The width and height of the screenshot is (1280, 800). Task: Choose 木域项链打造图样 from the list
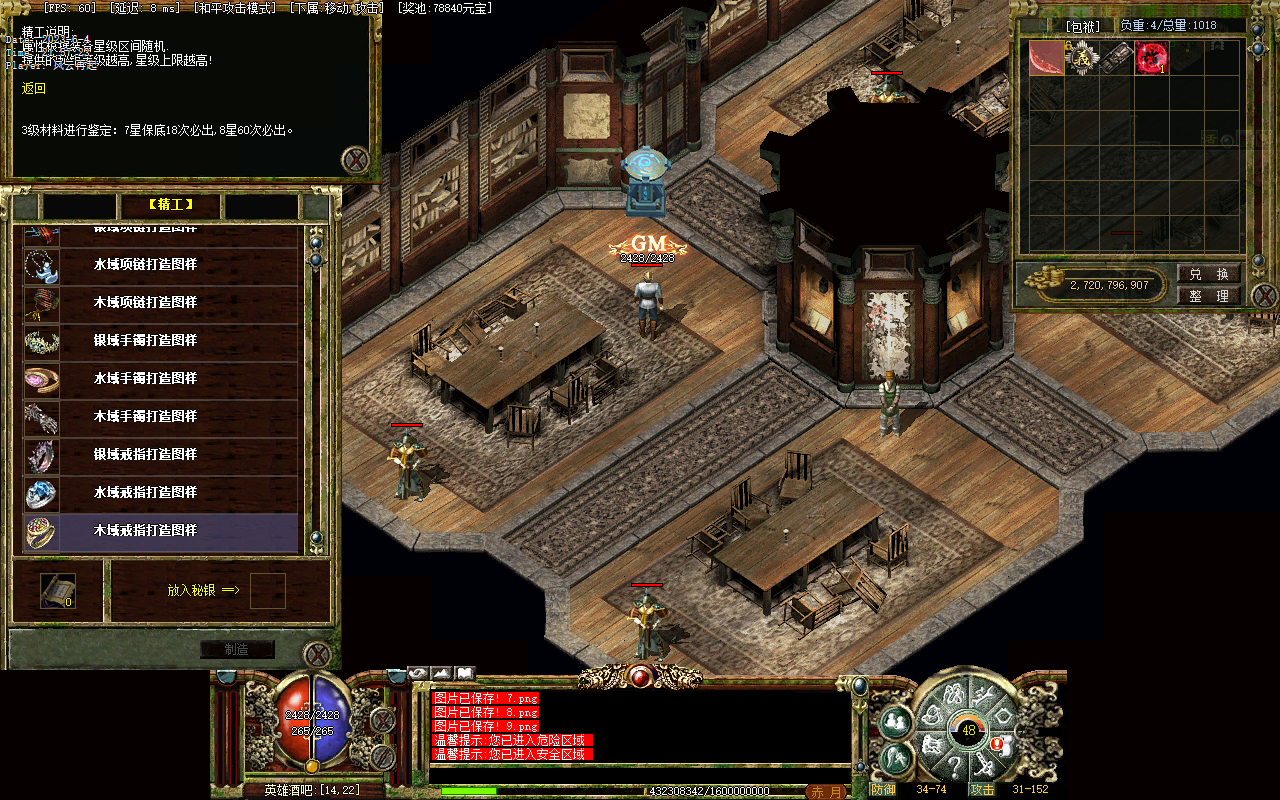point(160,303)
